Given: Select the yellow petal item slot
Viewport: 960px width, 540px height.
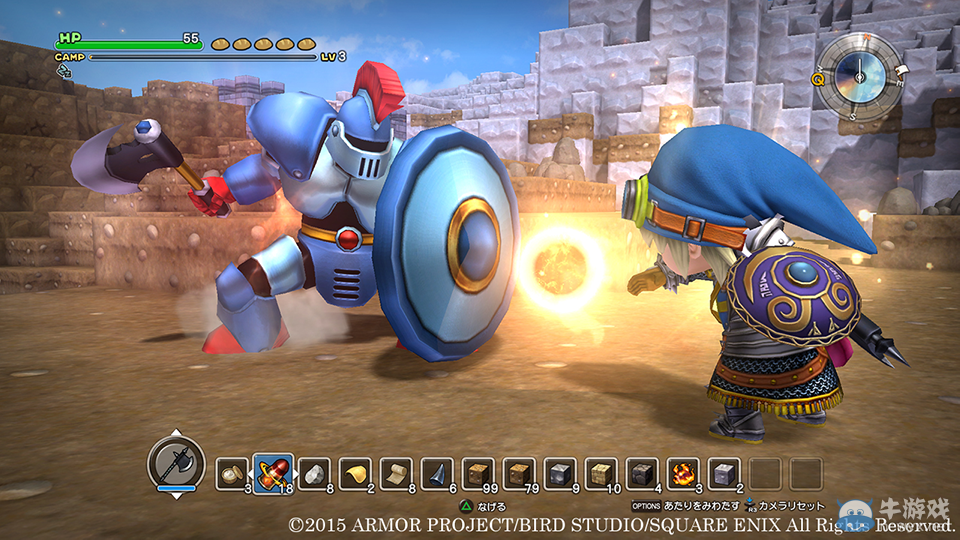Looking at the screenshot, I should tap(355, 473).
